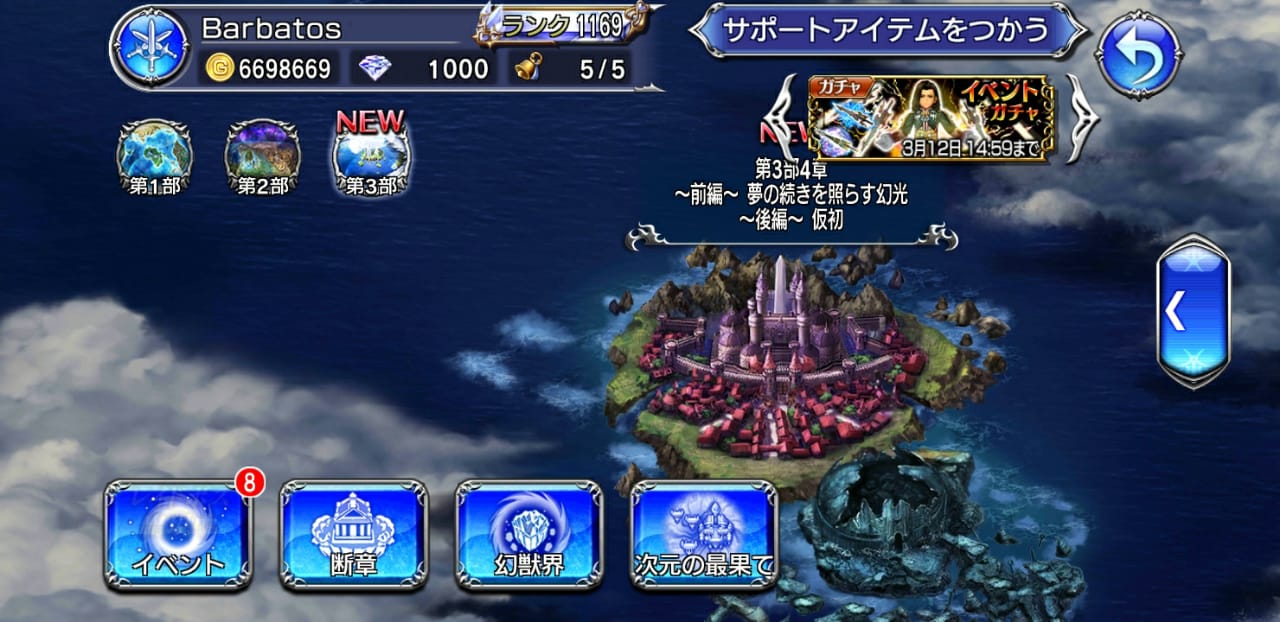Open the 次元の最果て dimension's end menu

click(704, 535)
